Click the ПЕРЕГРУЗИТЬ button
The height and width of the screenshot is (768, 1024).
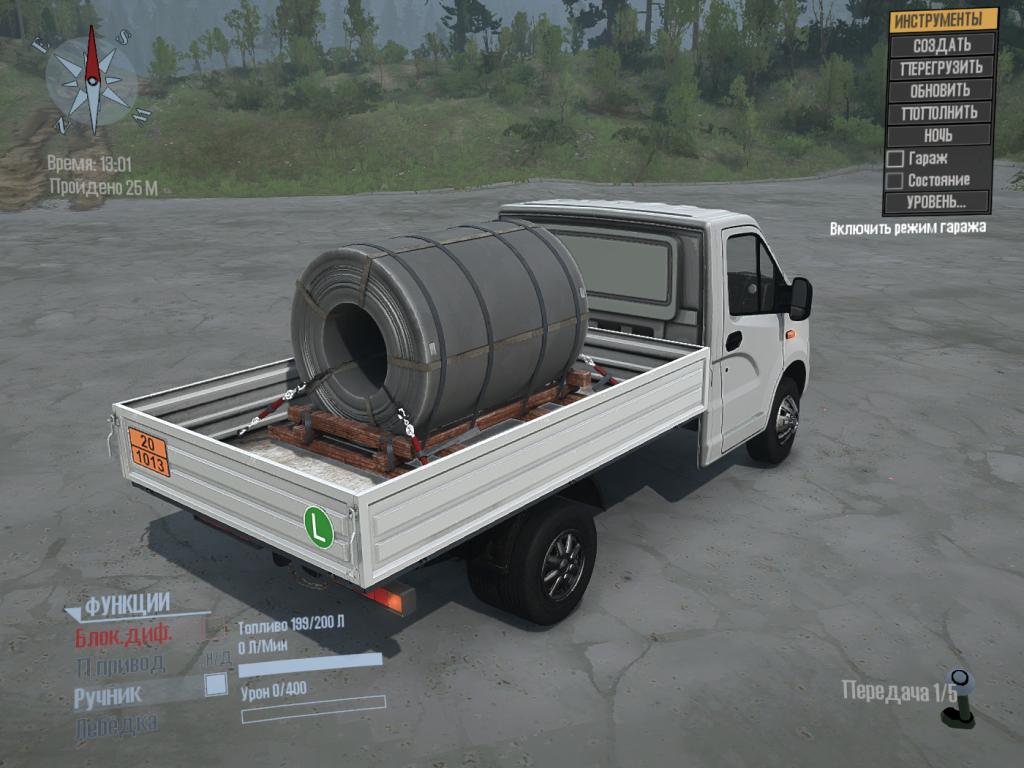click(x=941, y=68)
